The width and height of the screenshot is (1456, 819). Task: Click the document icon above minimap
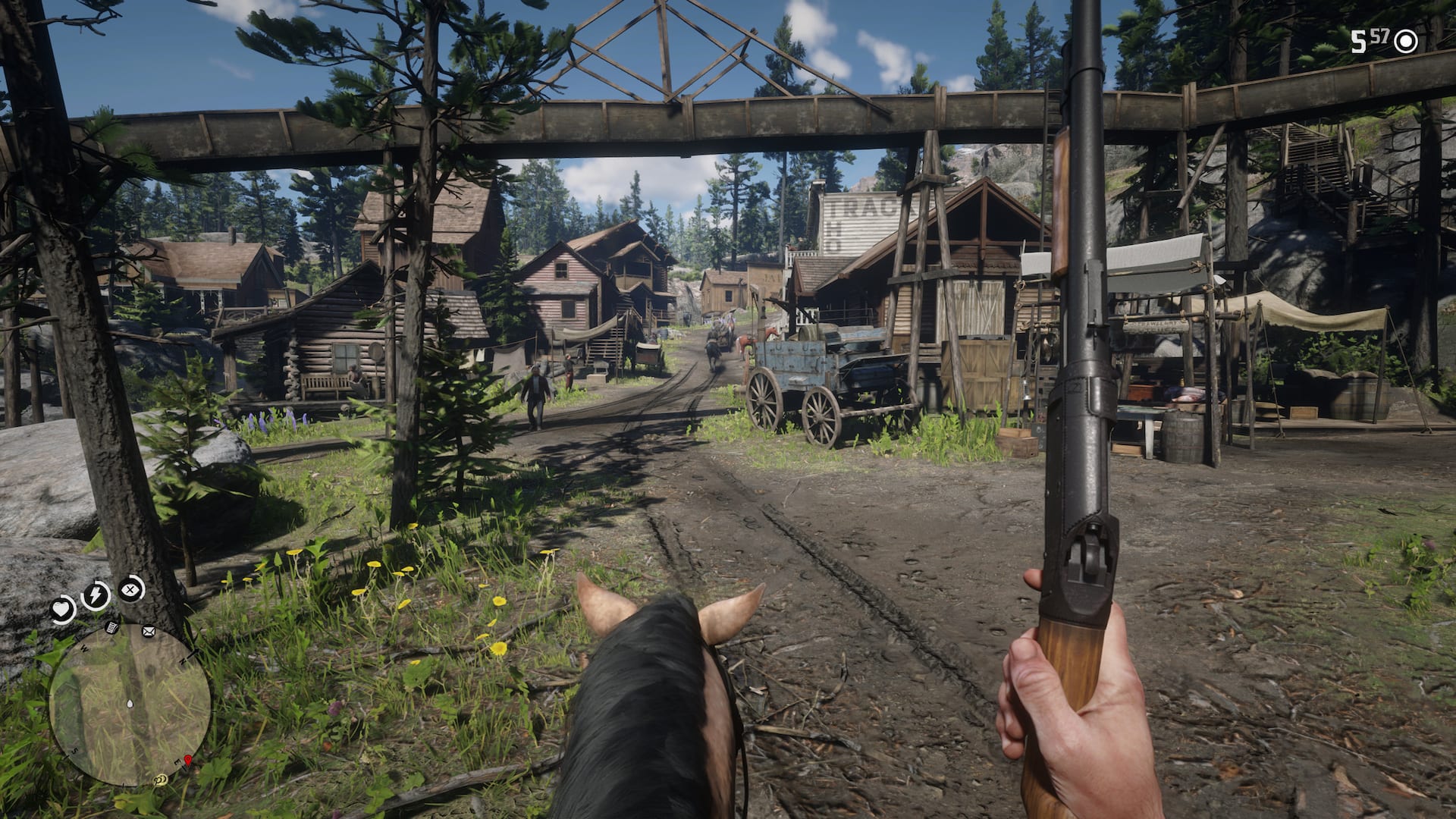tap(111, 627)
